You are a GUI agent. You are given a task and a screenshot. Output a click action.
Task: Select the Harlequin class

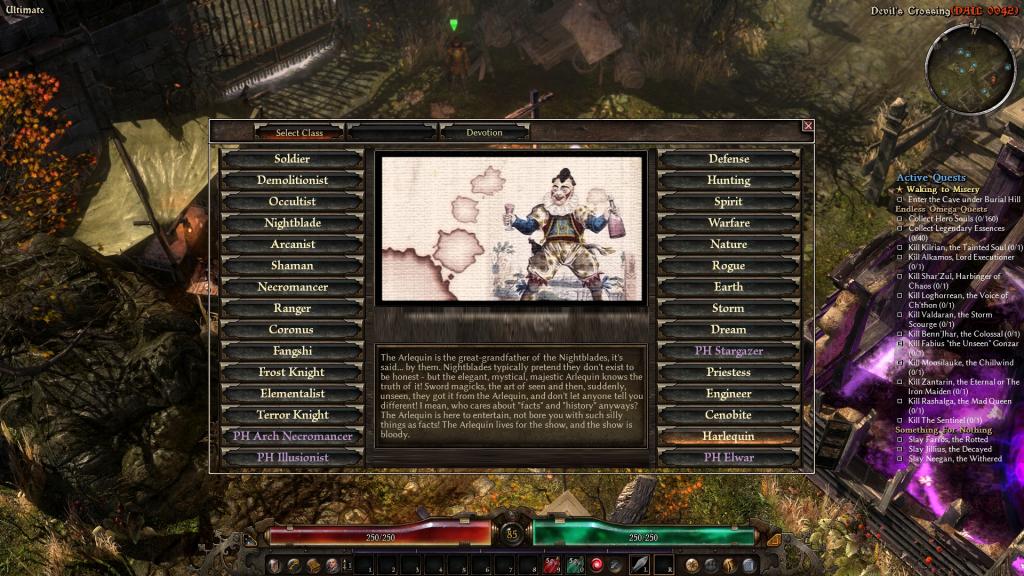[x=728, y=436]
